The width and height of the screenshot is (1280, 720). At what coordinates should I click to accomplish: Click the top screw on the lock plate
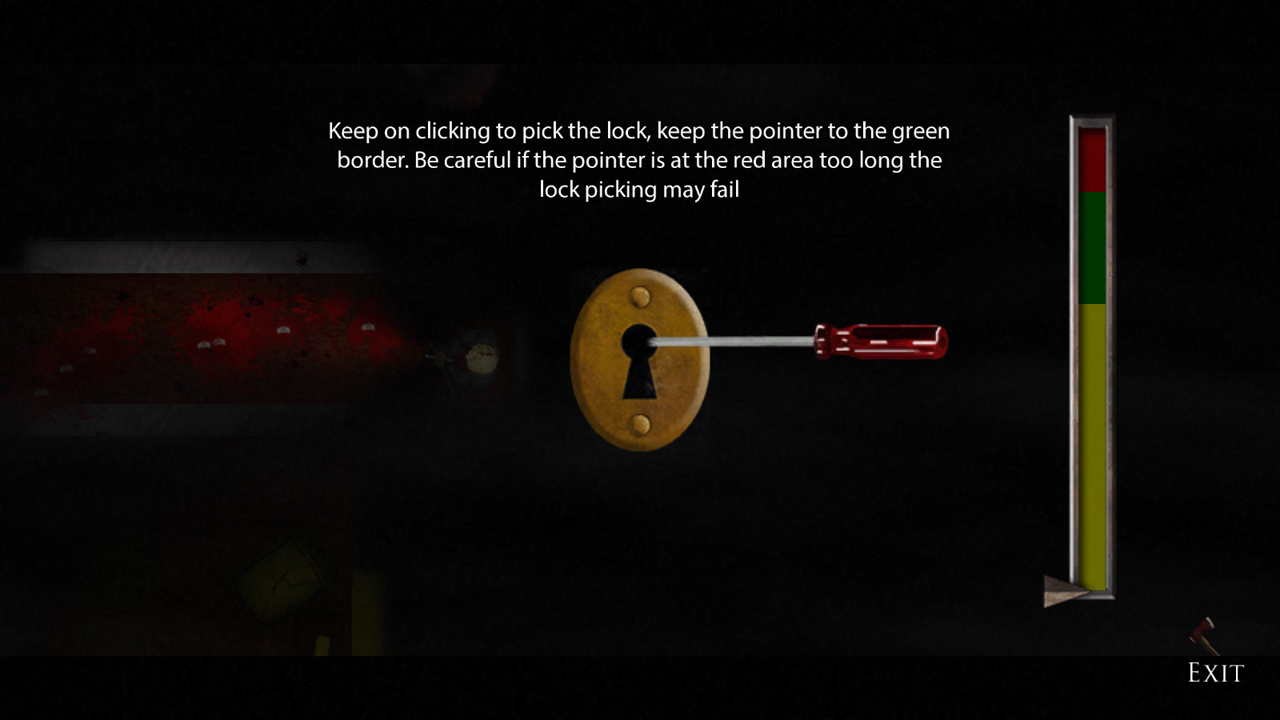(640, 297)
